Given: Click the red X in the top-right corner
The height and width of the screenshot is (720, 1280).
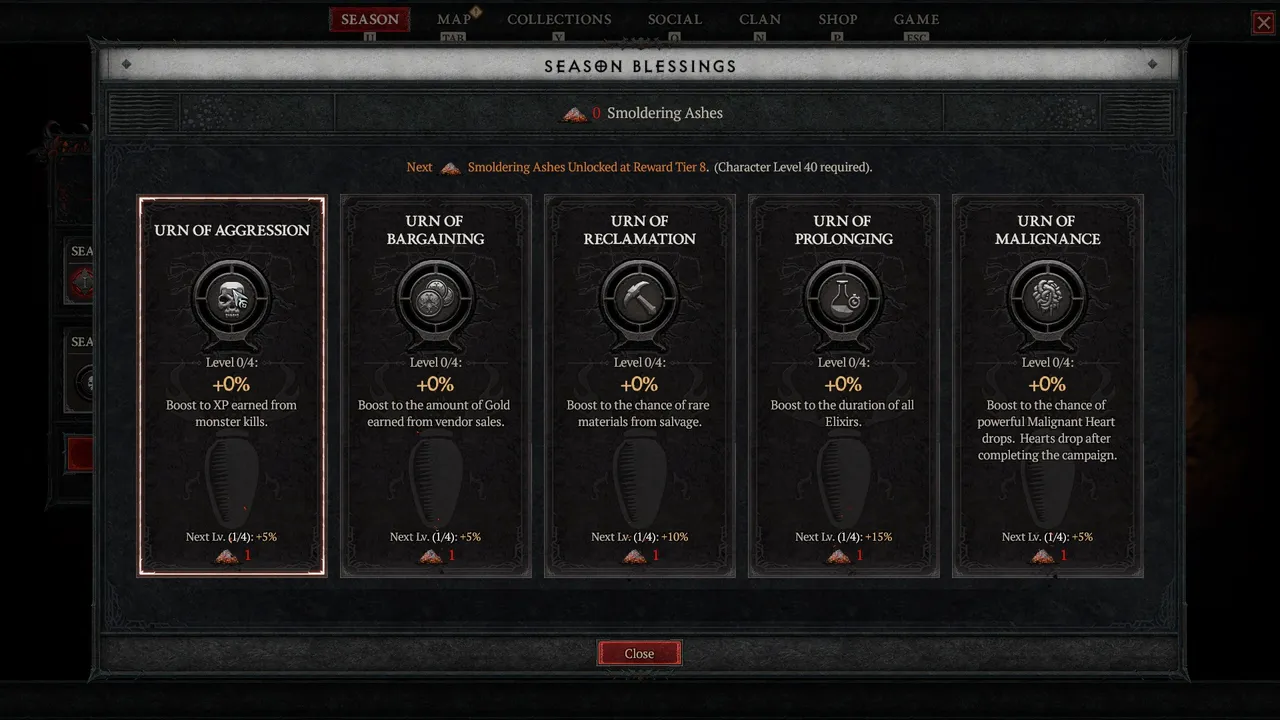Looking at the screenshot, I should (x=1264, y=23).
